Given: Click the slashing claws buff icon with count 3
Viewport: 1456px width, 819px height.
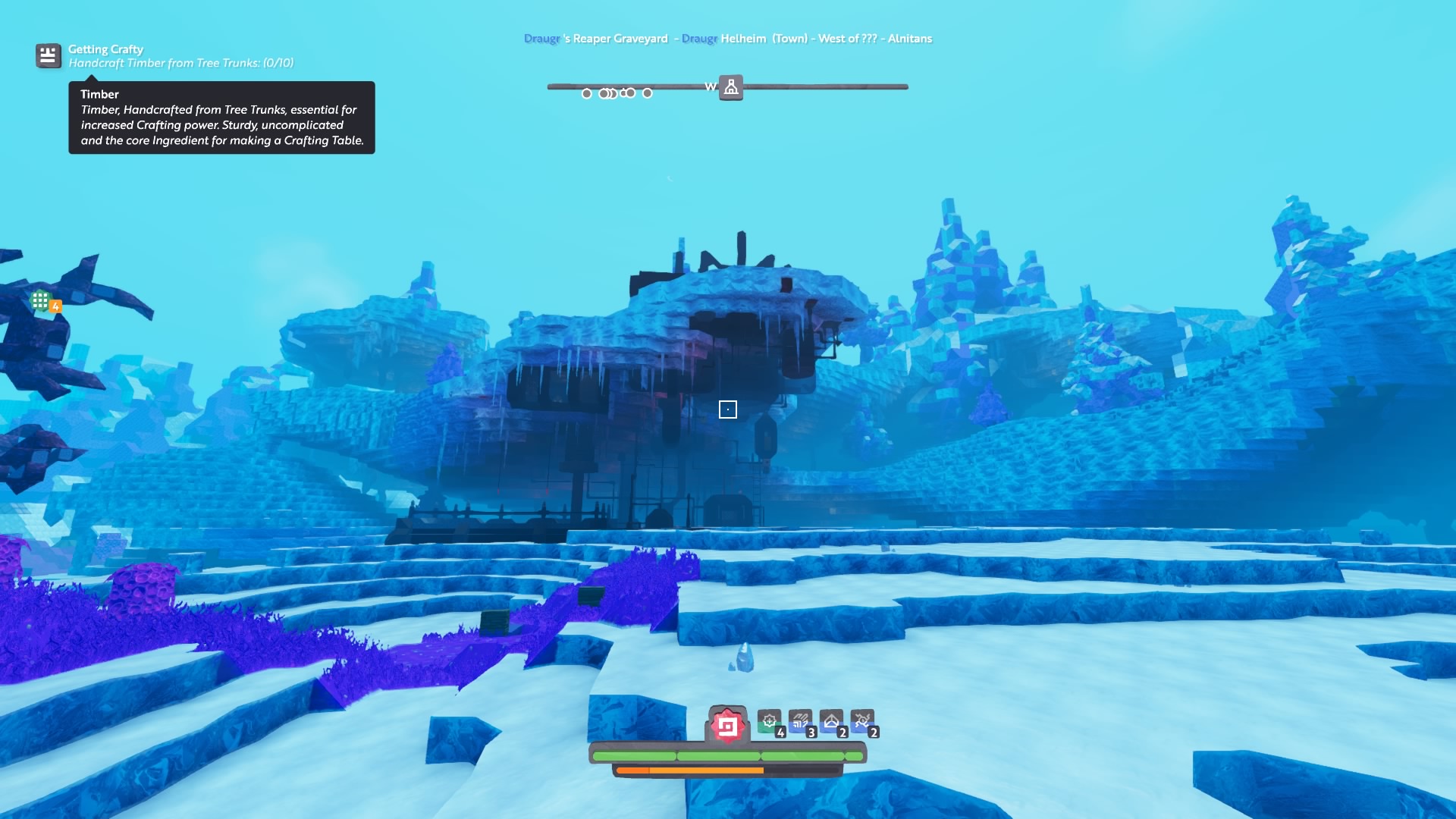Looking at the screenshot, I should tap(800, 721).
